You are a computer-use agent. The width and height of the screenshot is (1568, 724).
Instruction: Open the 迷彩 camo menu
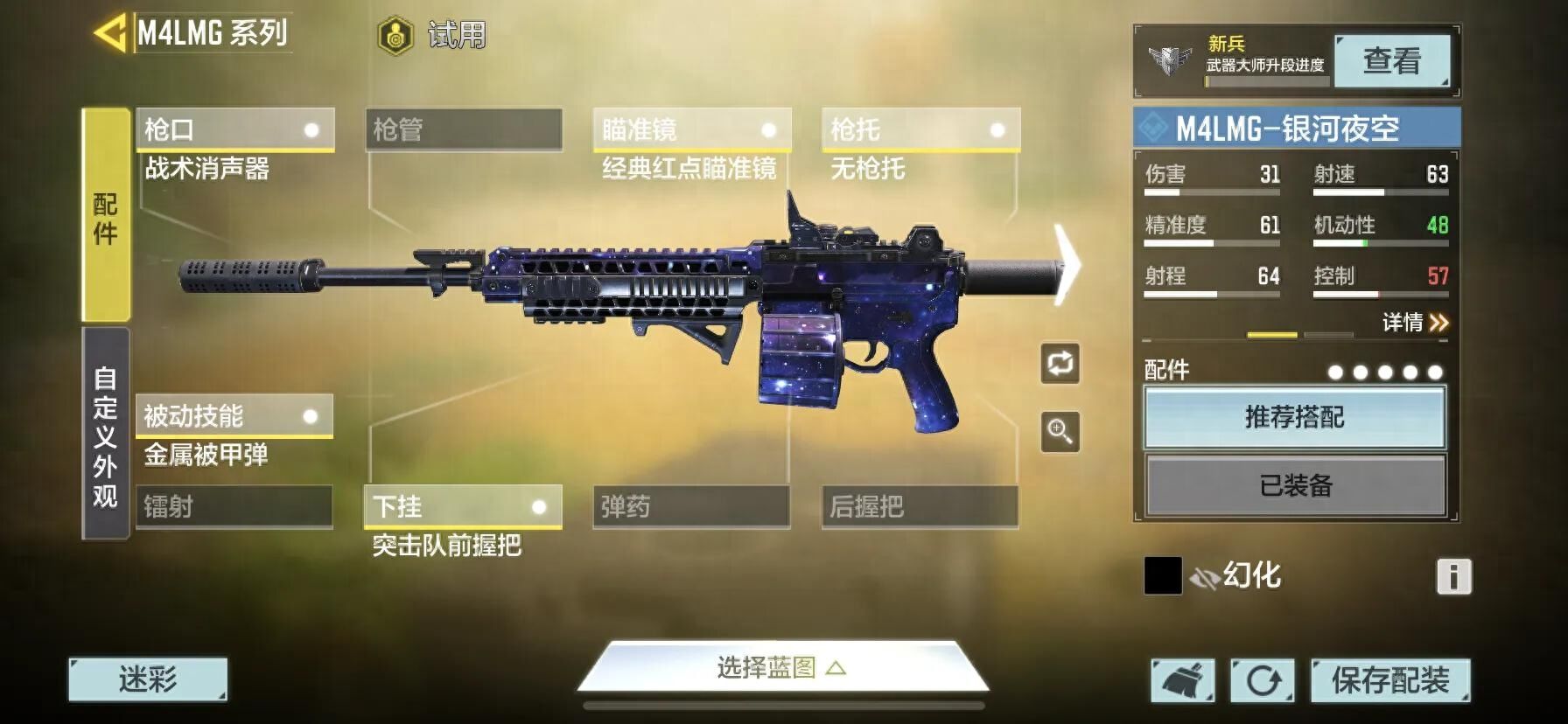[148, 679]
